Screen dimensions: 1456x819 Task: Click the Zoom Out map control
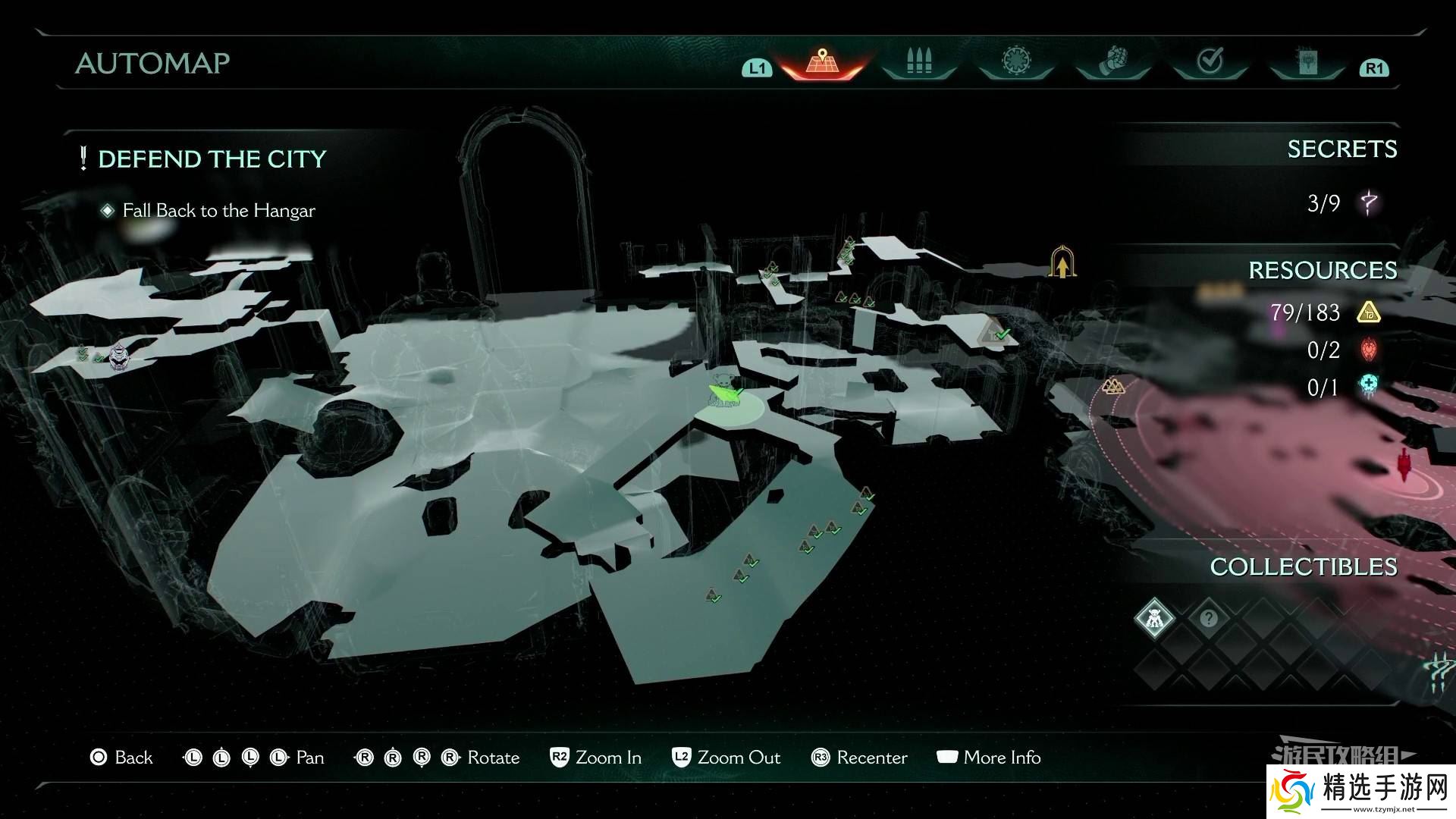pos(726,758)
